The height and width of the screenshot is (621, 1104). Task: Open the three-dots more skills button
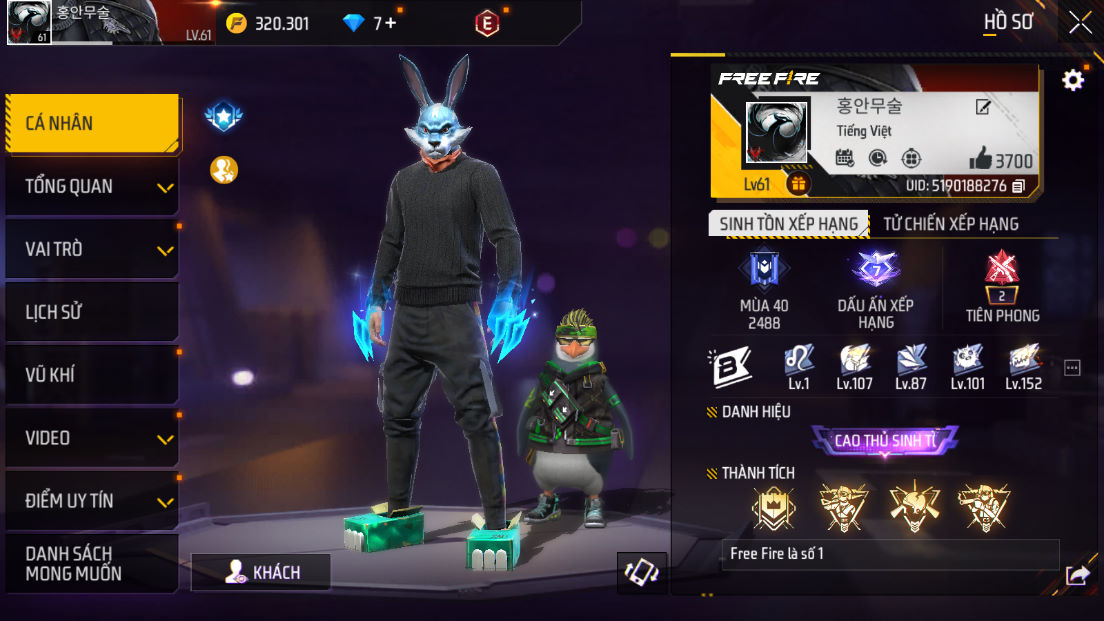pyautogui.click(x=1072, y=368)
